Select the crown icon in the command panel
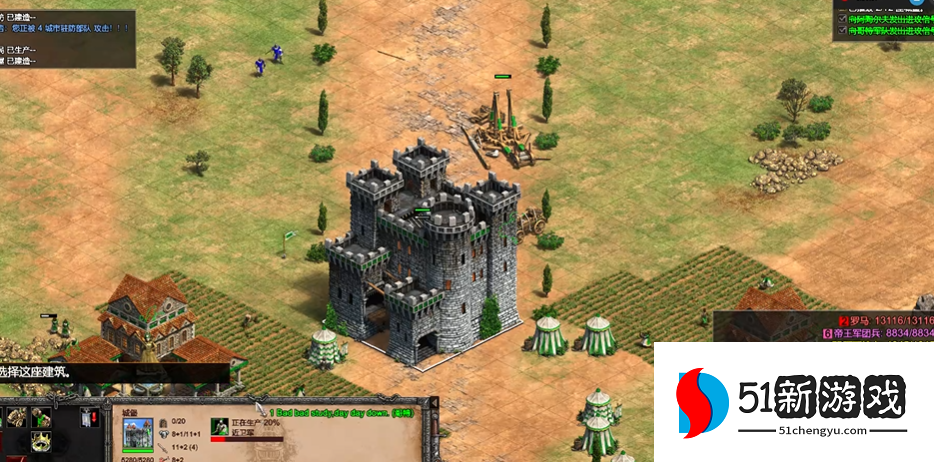Viewport: 934px width, 462px height. [x=42, y=441]
